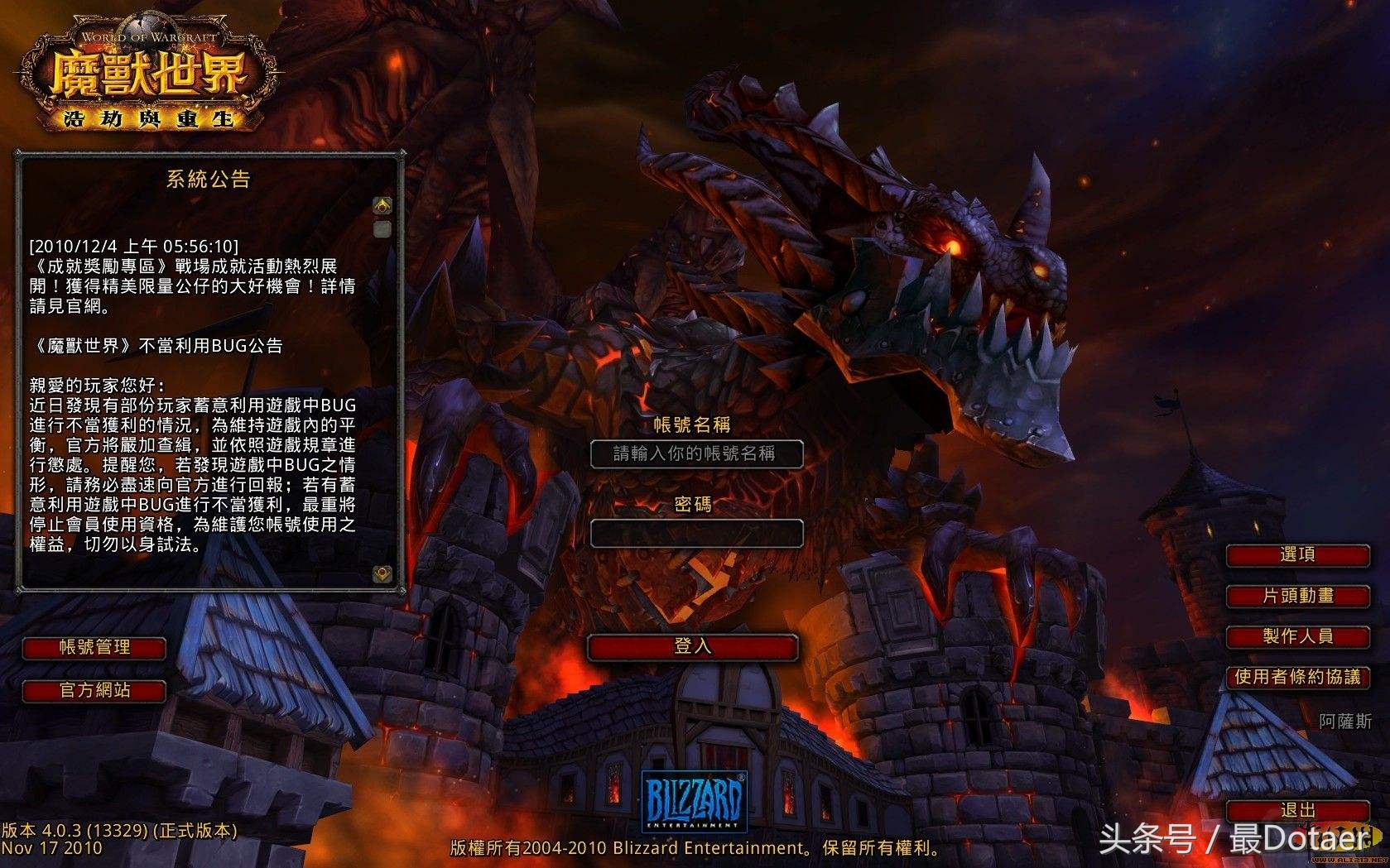The image size is (1390, 868).
Task: Click the 帳號名稱 account name input box
Action: coord(696,455)
